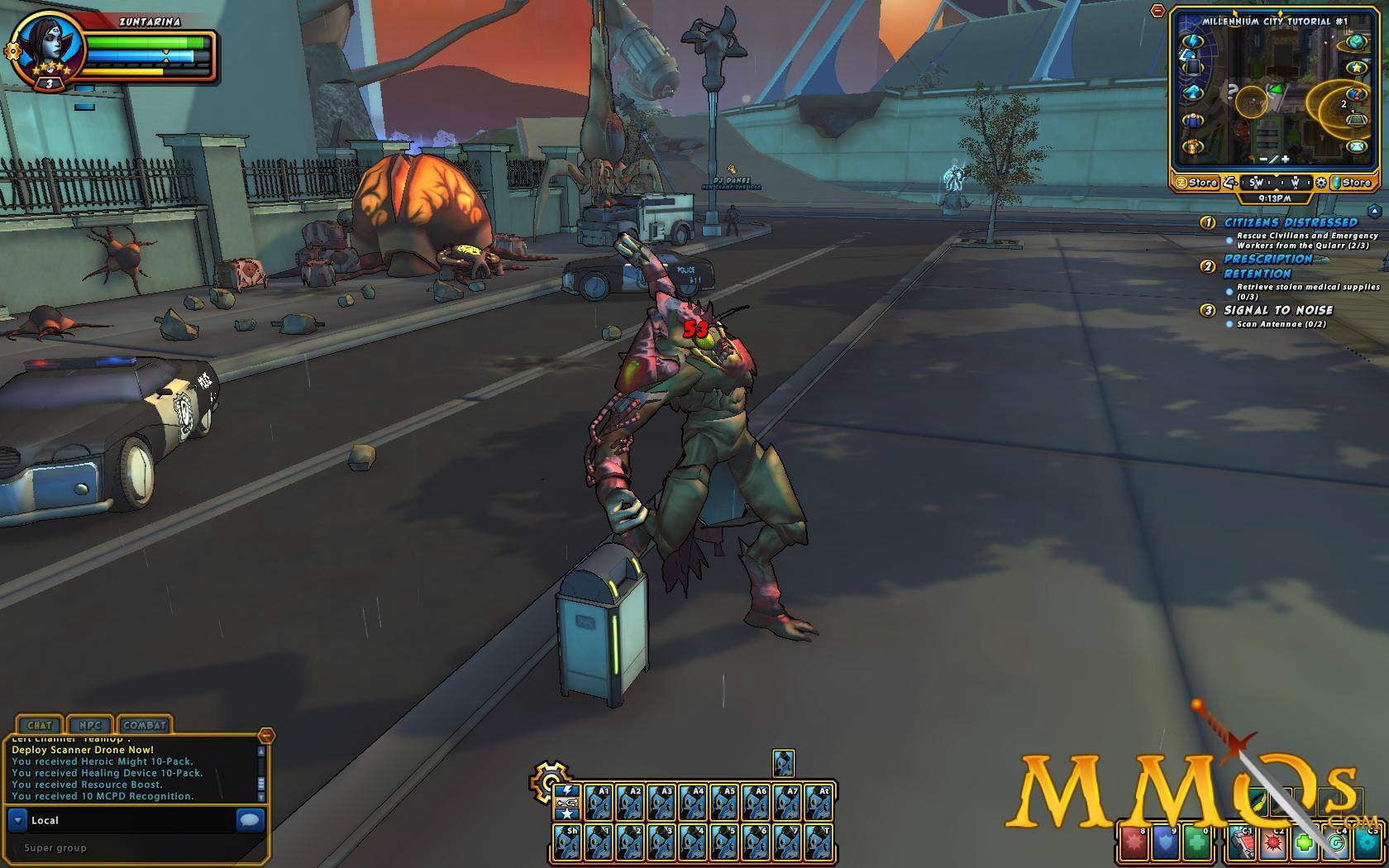Open minimap options gear
Screen dimensions: 1389x868
point(1321,183)
